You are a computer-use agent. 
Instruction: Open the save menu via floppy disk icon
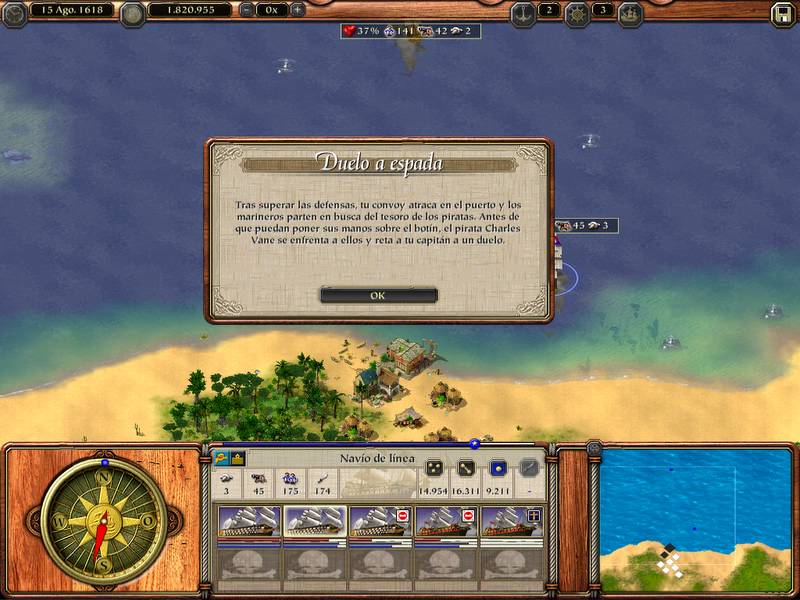tap(782, 13)
